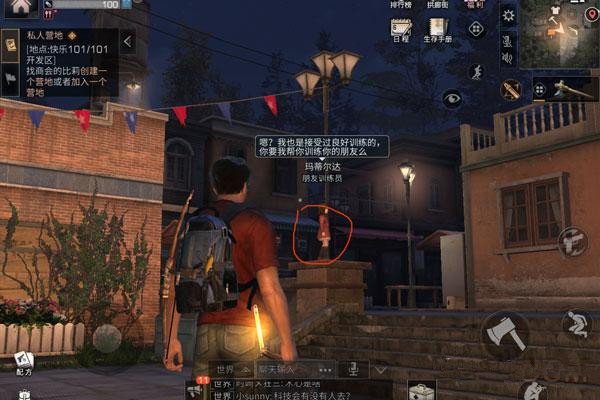
Task: Select the bow weapon icon
Action: (x=511, y=90)
